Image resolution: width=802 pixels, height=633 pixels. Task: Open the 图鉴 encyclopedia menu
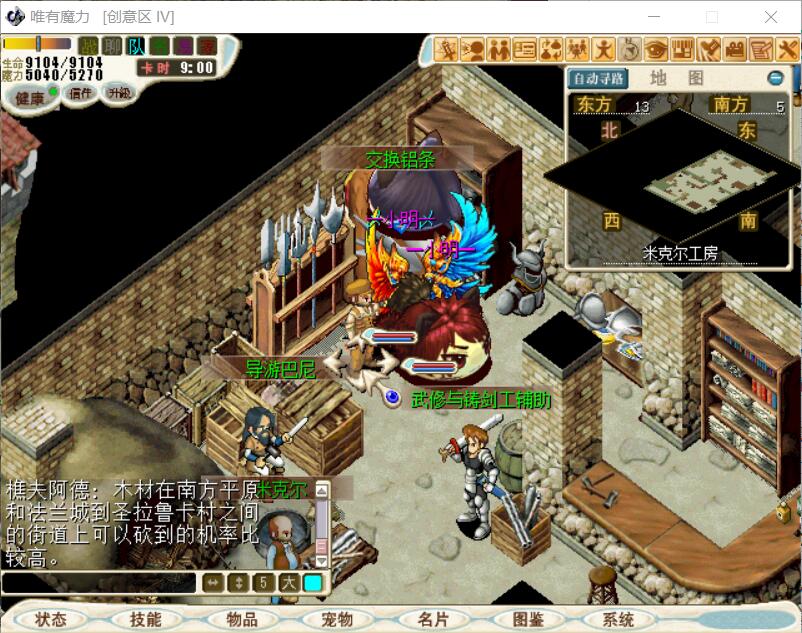pos(527,619)
